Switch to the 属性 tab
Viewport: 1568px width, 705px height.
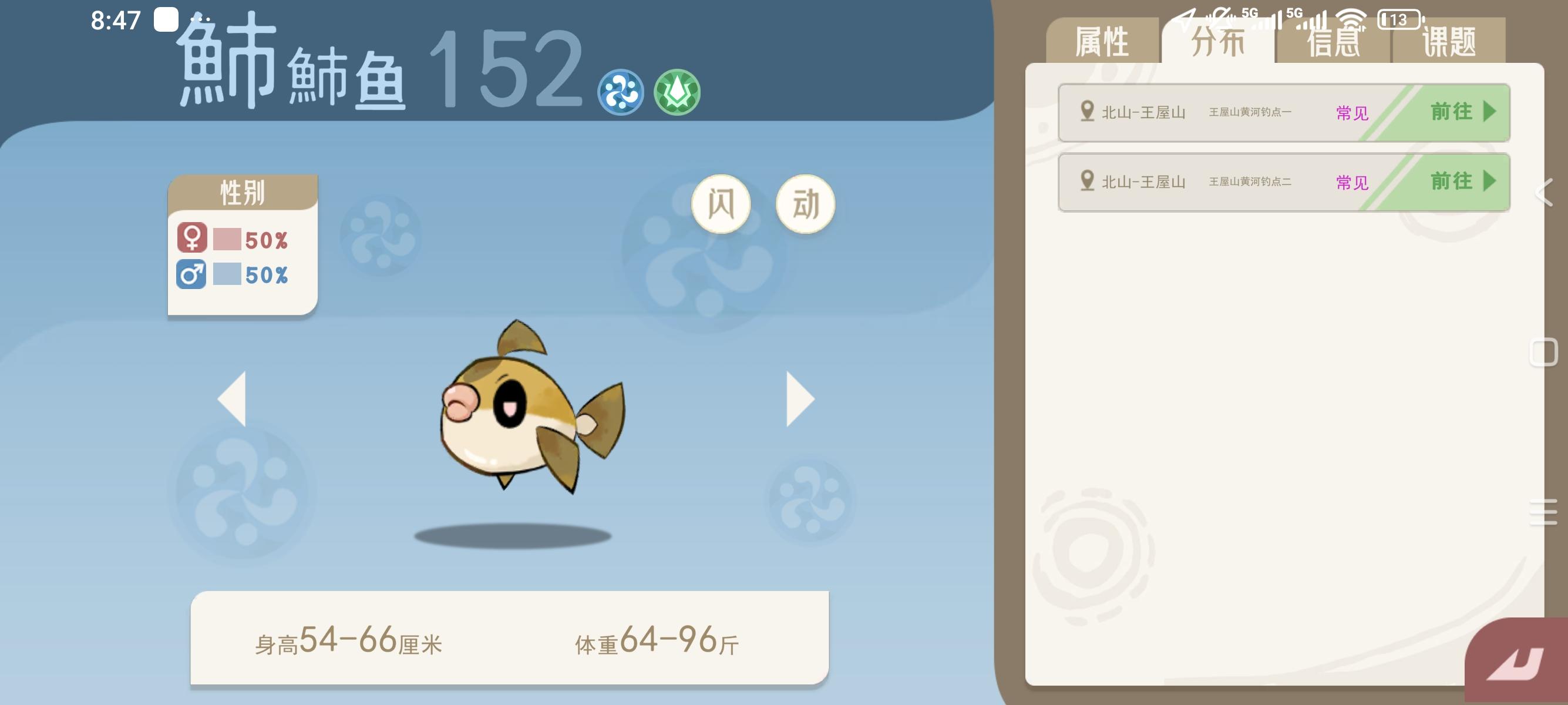1103,41
